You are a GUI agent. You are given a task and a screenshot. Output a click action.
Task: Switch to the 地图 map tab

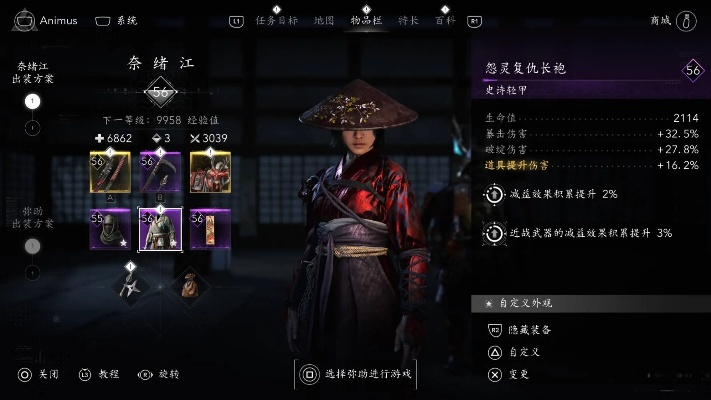coord(324,20)
